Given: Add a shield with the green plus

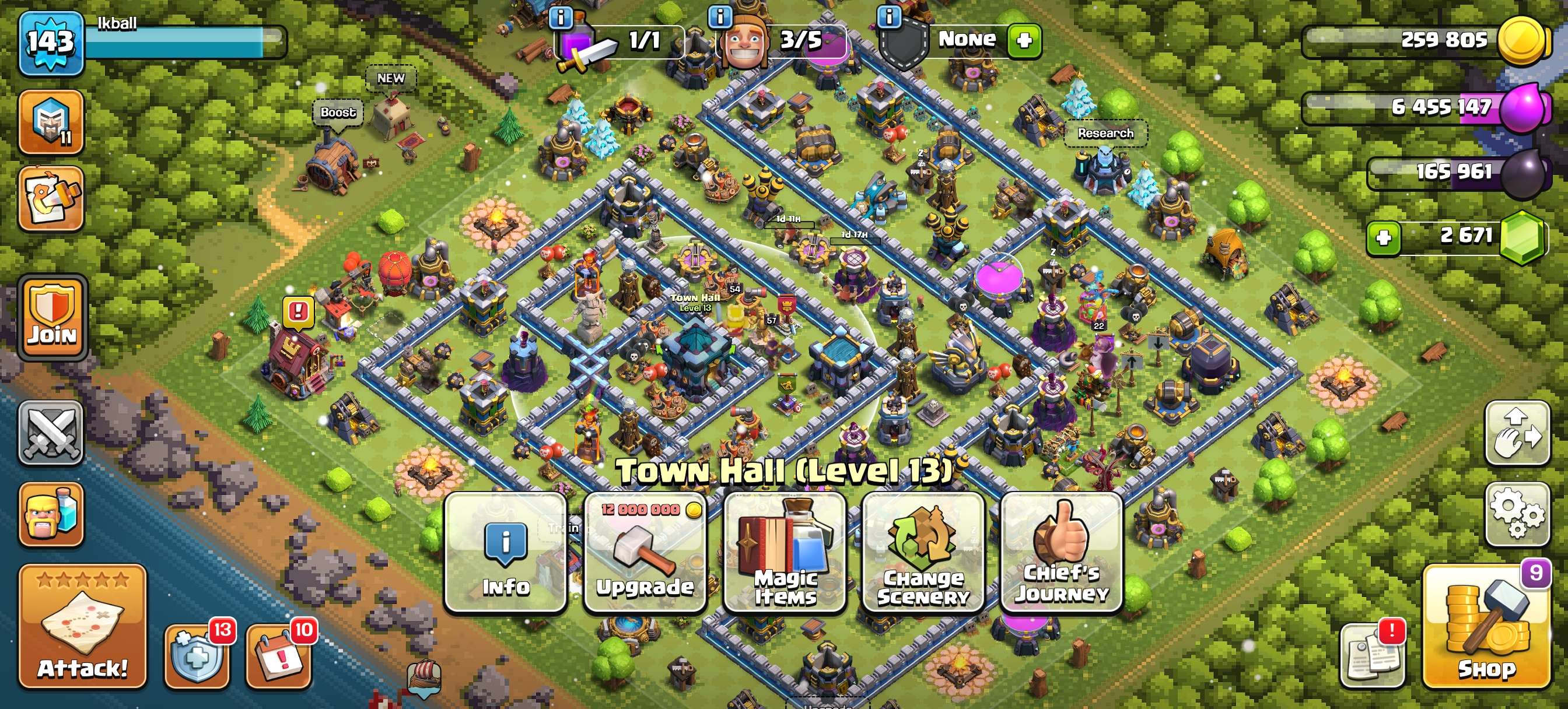Looking at the screenshot, I should coord(1024,40).
